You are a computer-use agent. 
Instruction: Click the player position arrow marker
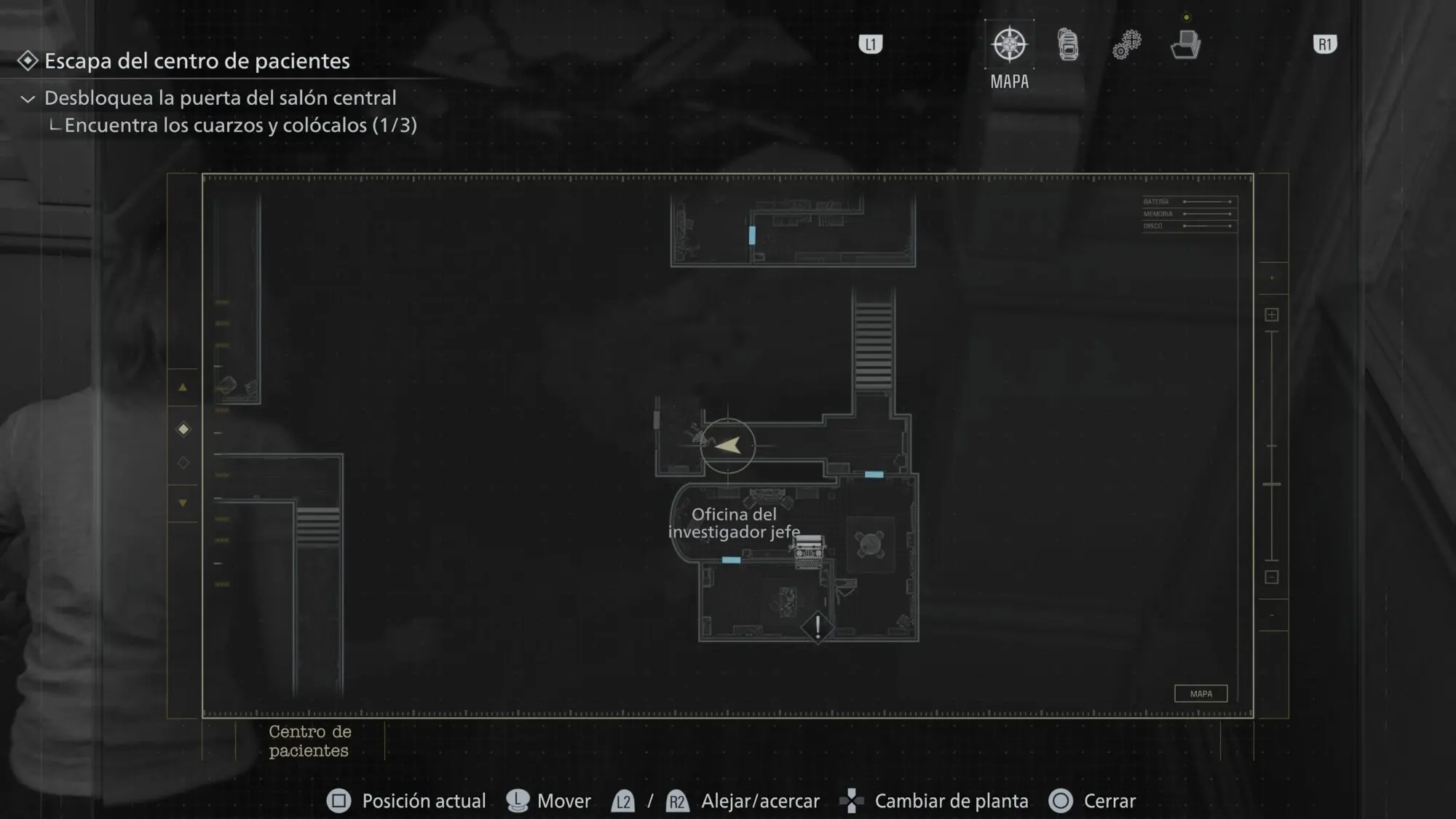pos(728,445)
